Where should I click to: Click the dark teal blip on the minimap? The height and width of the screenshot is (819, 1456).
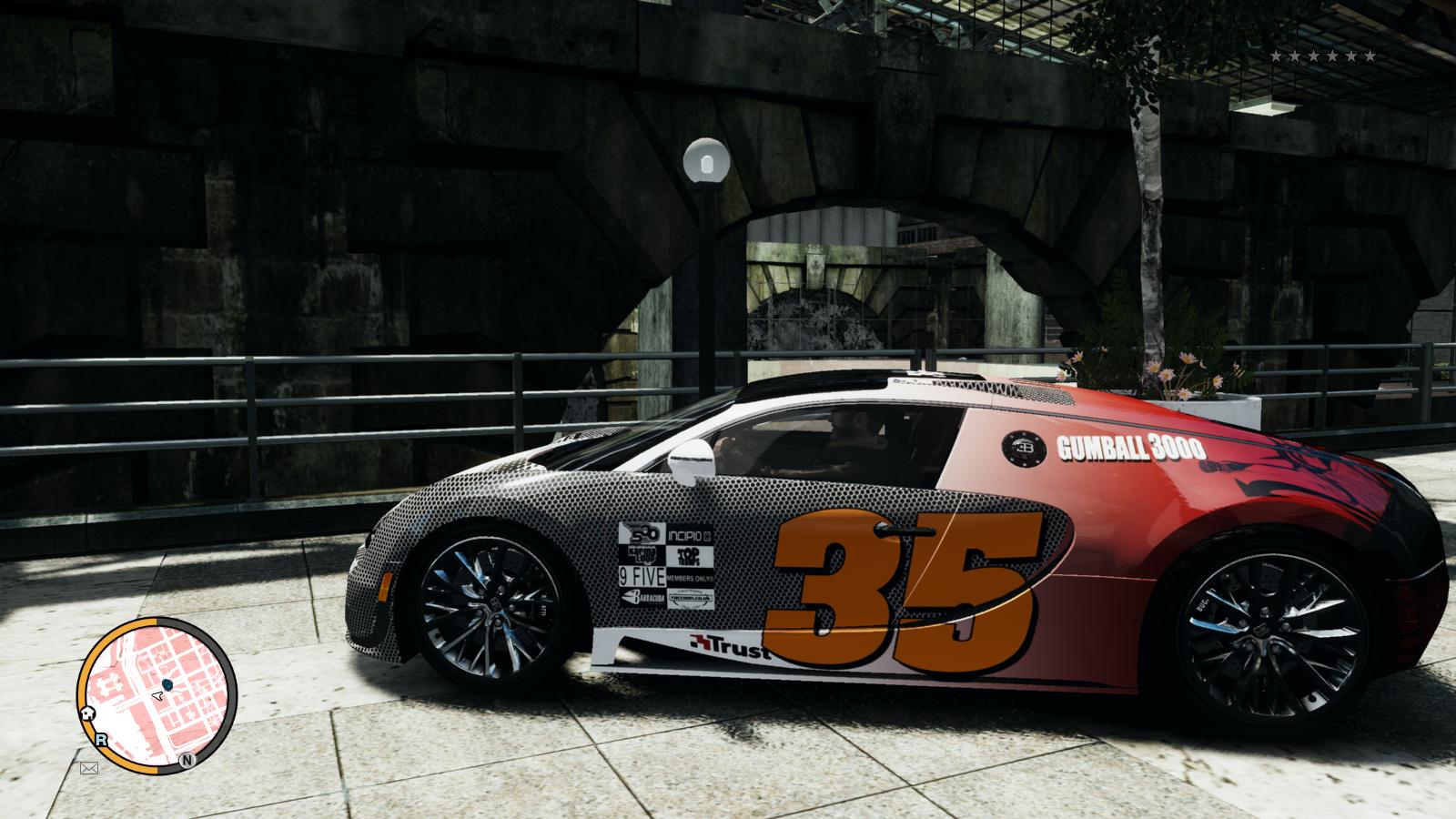point(167,683)
